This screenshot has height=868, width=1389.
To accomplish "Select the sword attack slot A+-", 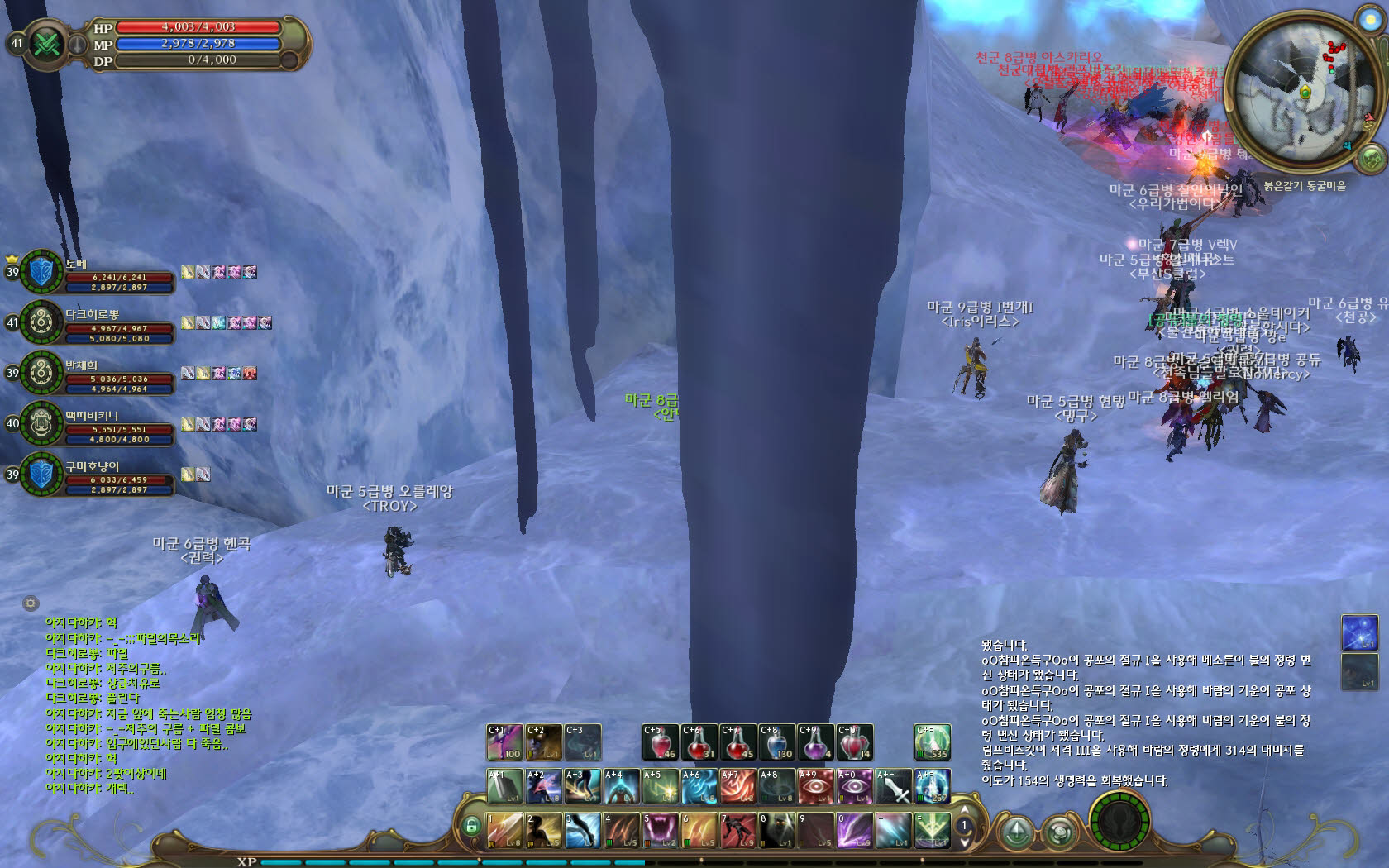I will point(893,786).
